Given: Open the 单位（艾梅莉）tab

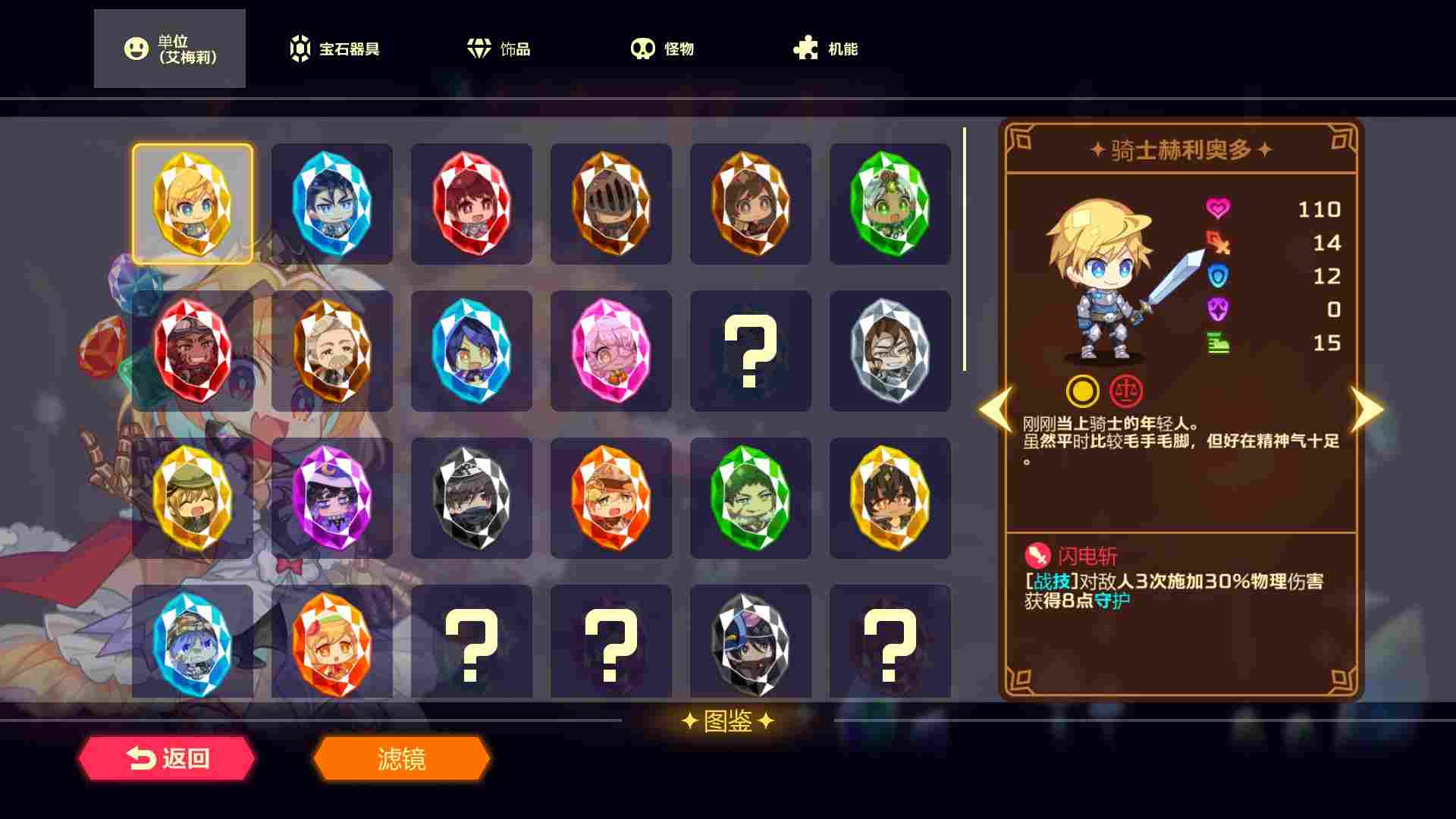Looking at the screenshot, I should click(168, 48).
